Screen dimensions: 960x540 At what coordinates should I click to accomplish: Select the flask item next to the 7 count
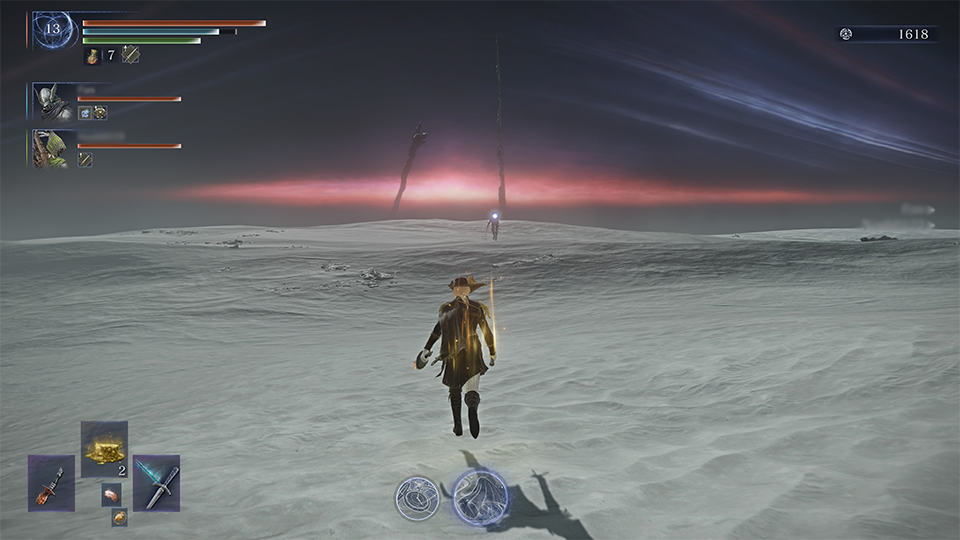pos(93,56)
